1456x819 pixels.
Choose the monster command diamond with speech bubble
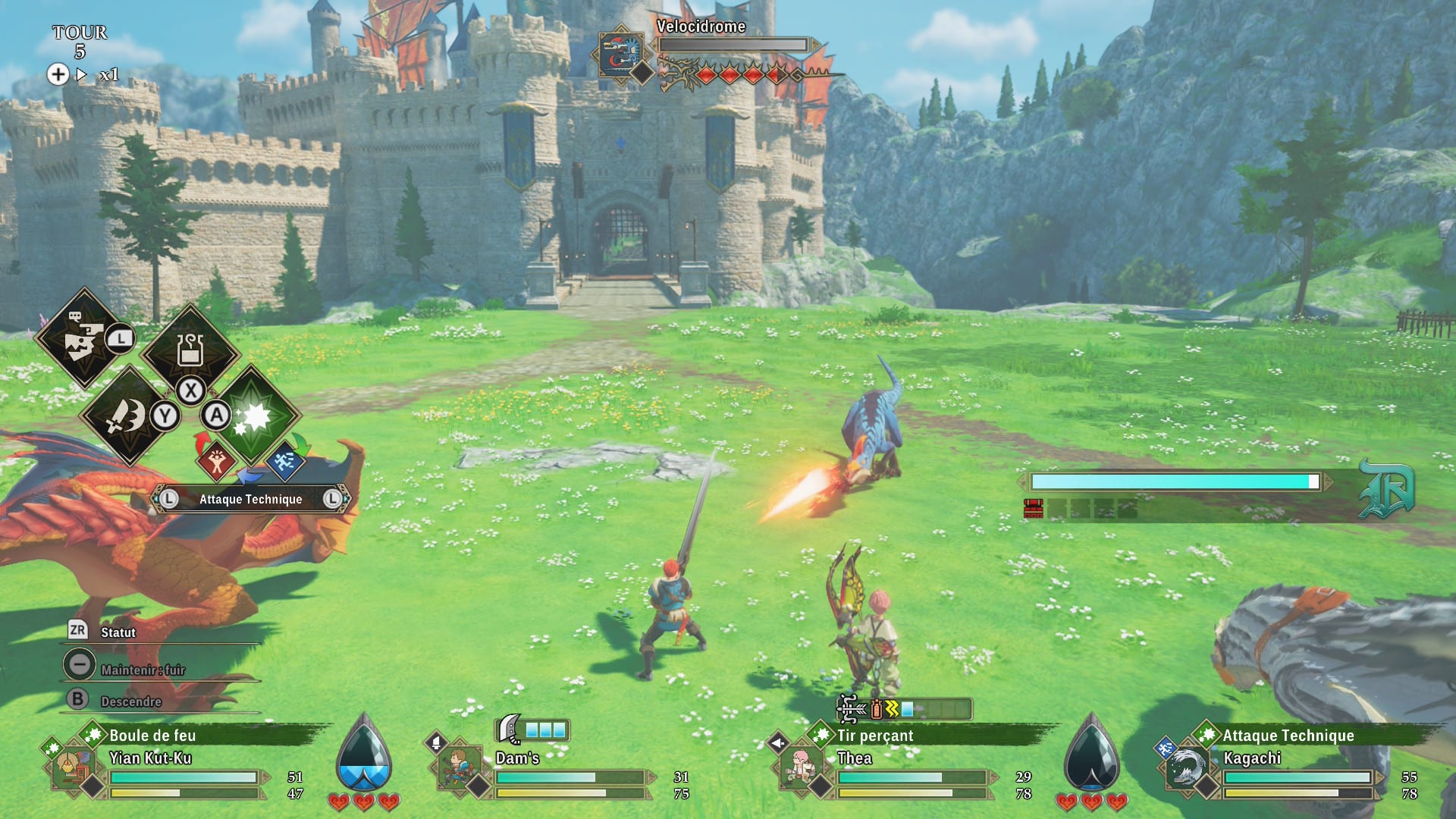[82, 338]
